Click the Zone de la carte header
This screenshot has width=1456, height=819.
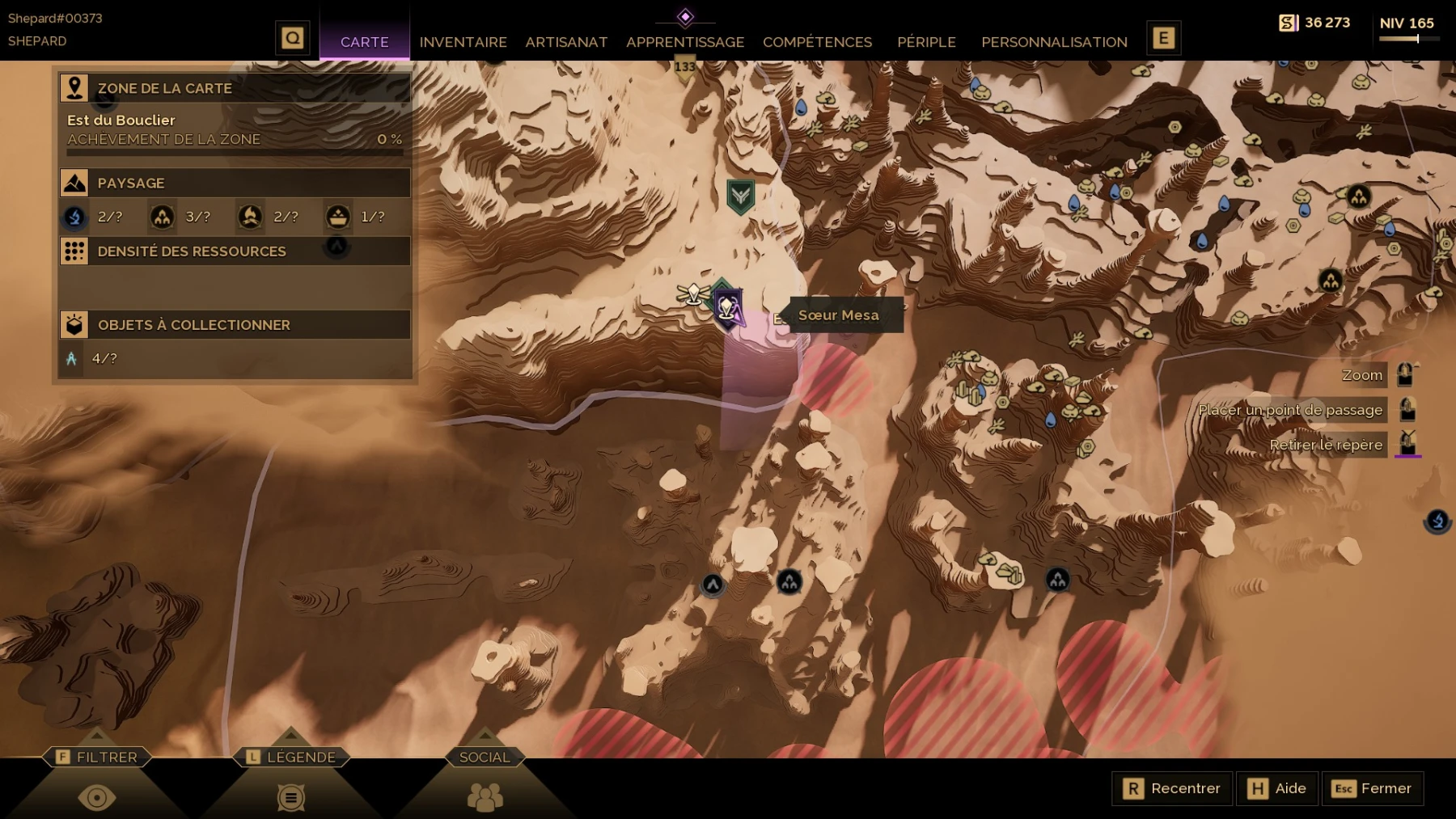[x=235, y=88]
